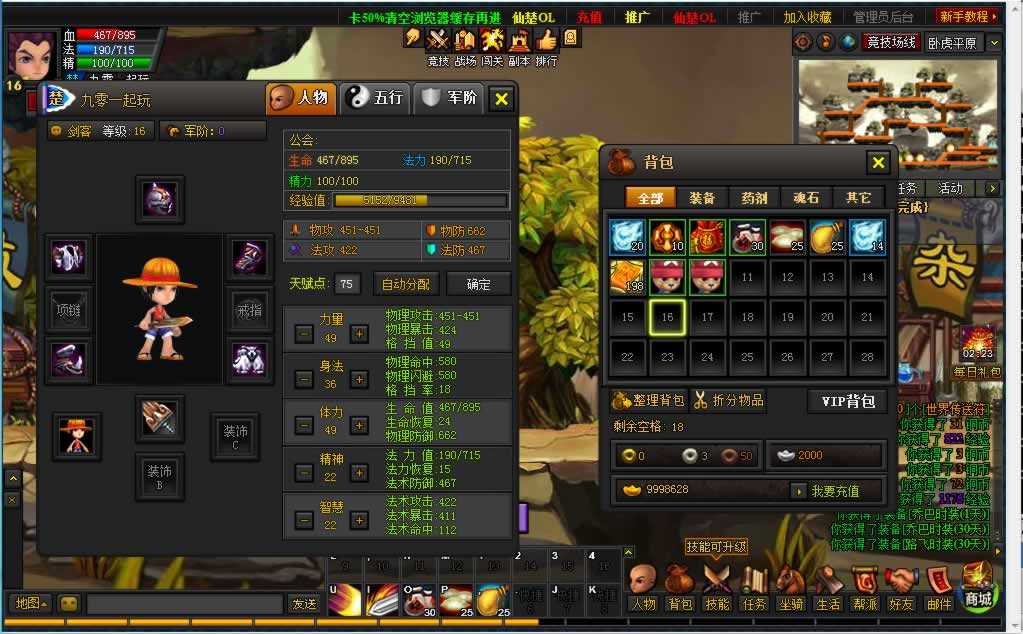1023x634 pixels.
Task: Open the 商城 shop icon
Action: 977,588
